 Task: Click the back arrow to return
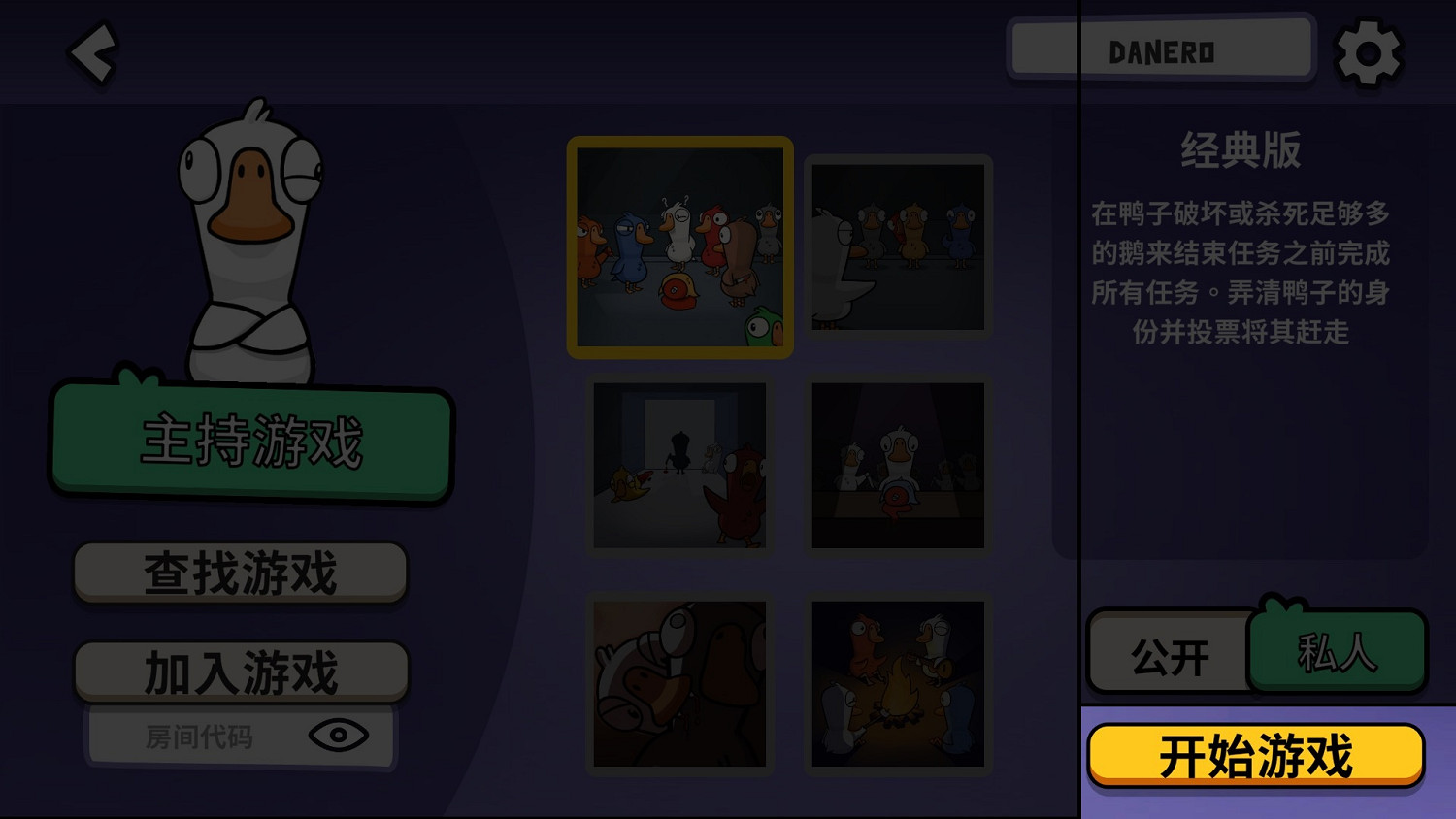(91, 53)
